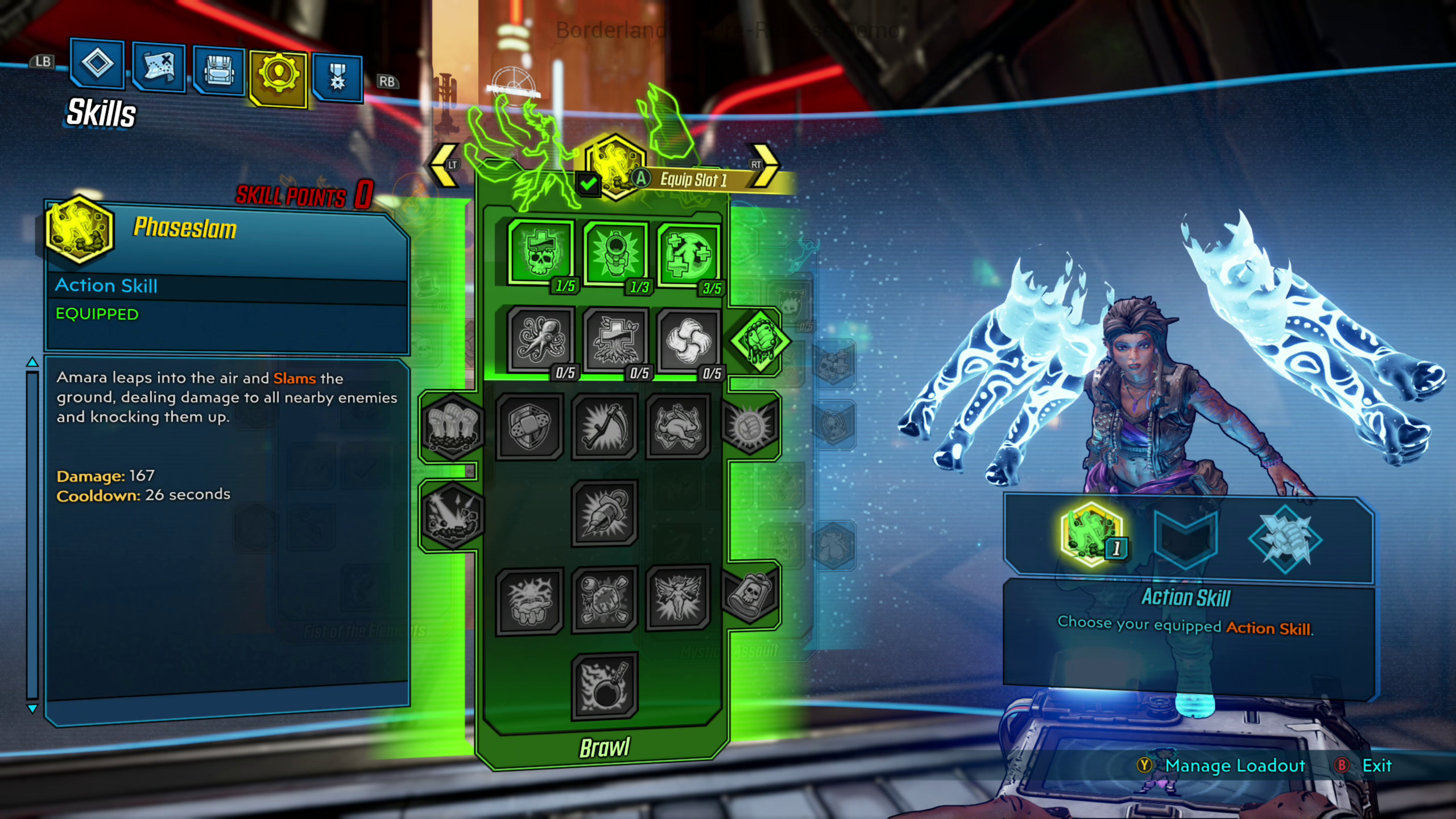The image size is (1456, 819).
Task: Choose the revolver burst skill icon
Action: pyautogui.click(x=615, y=254)
